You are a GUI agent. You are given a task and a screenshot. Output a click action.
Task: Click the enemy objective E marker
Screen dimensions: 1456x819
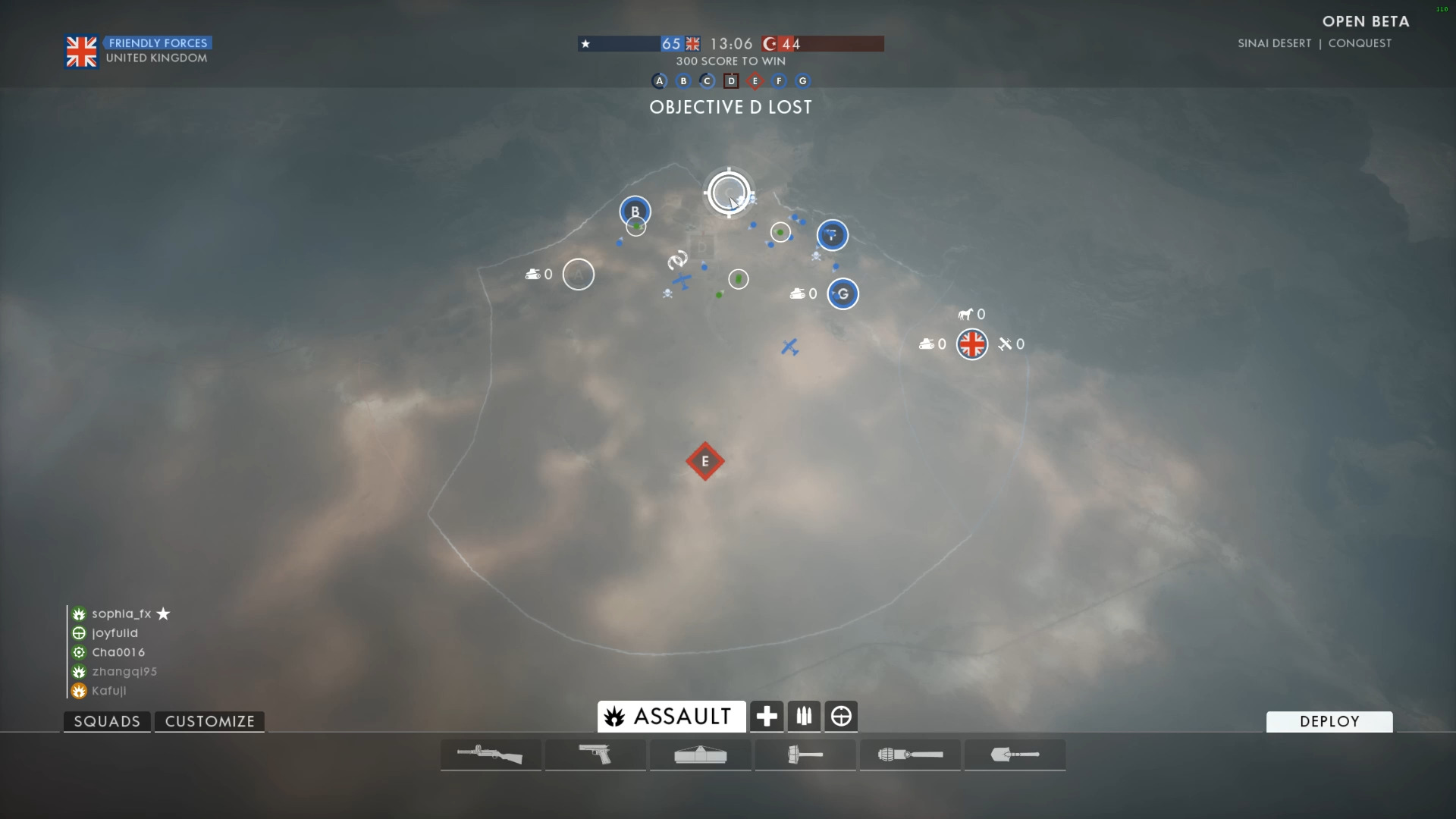(705, 461)
